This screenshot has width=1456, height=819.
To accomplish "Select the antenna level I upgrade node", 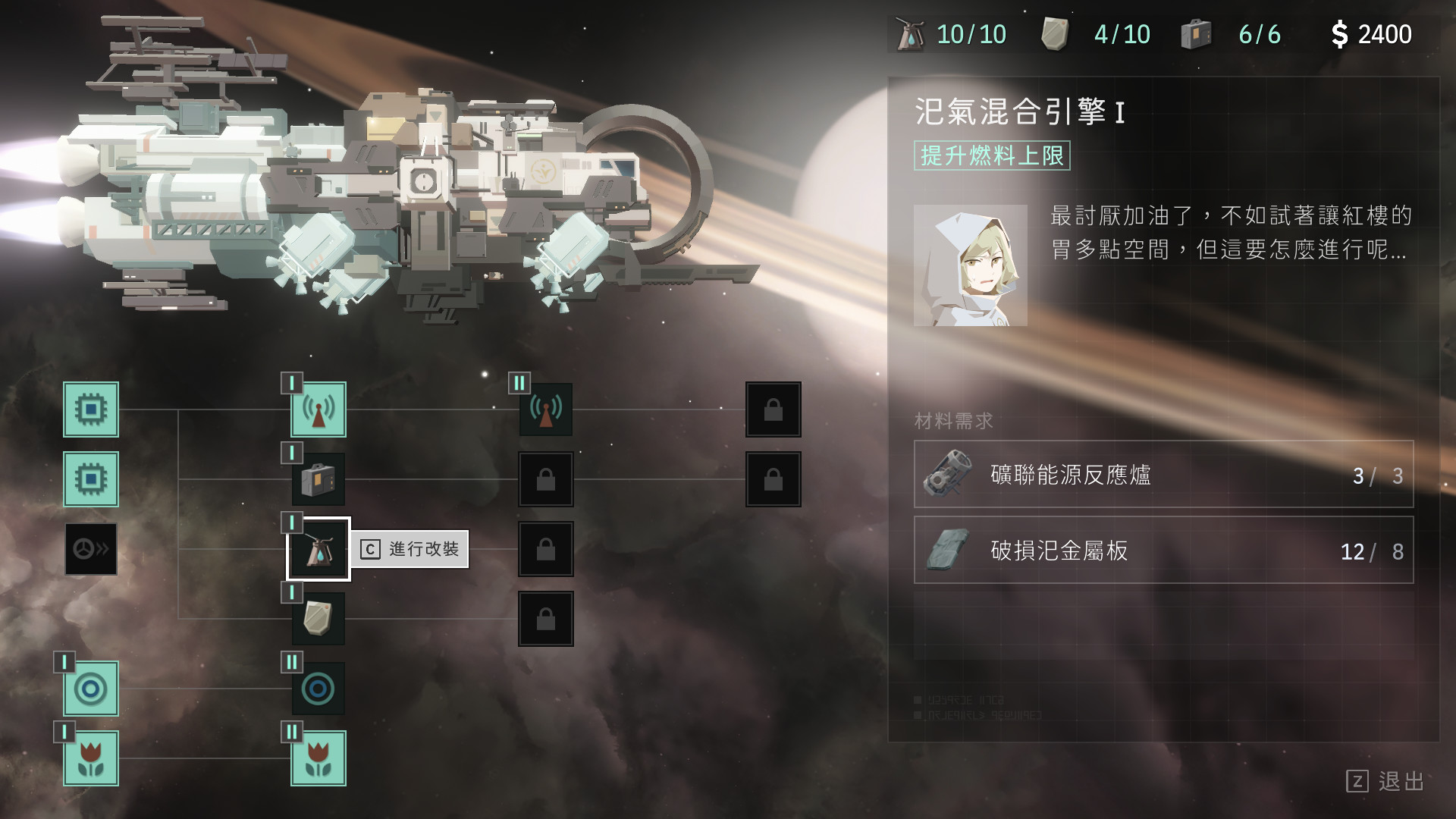I will point(318,409).
